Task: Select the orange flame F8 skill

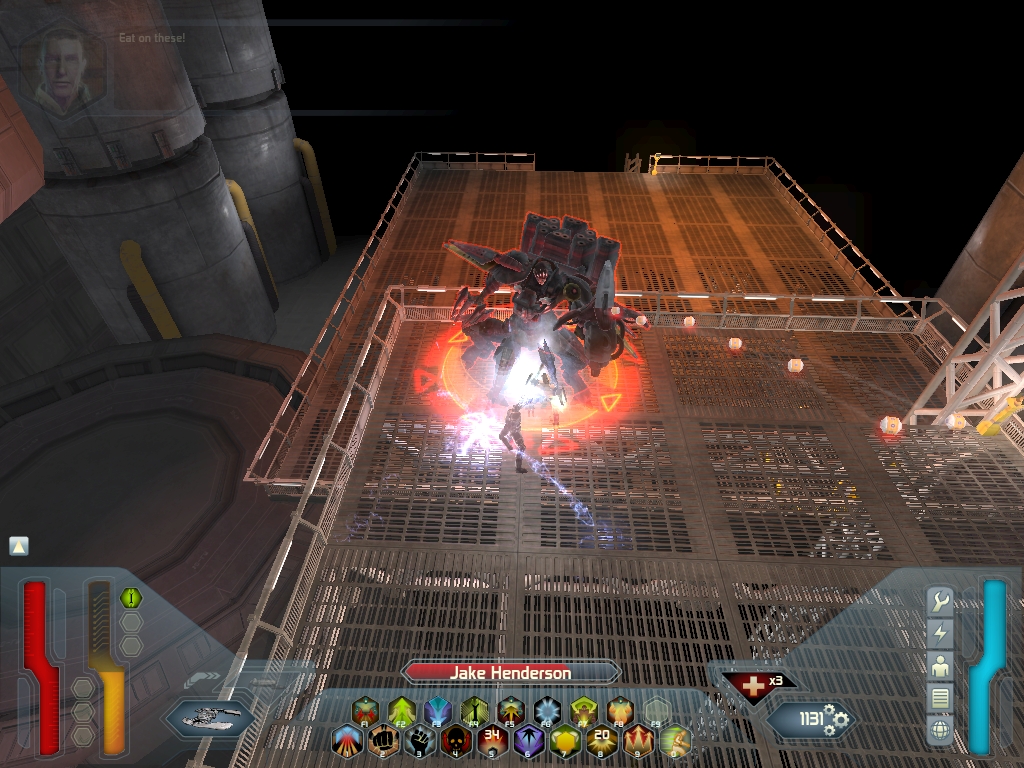Action: coord(620,711)
